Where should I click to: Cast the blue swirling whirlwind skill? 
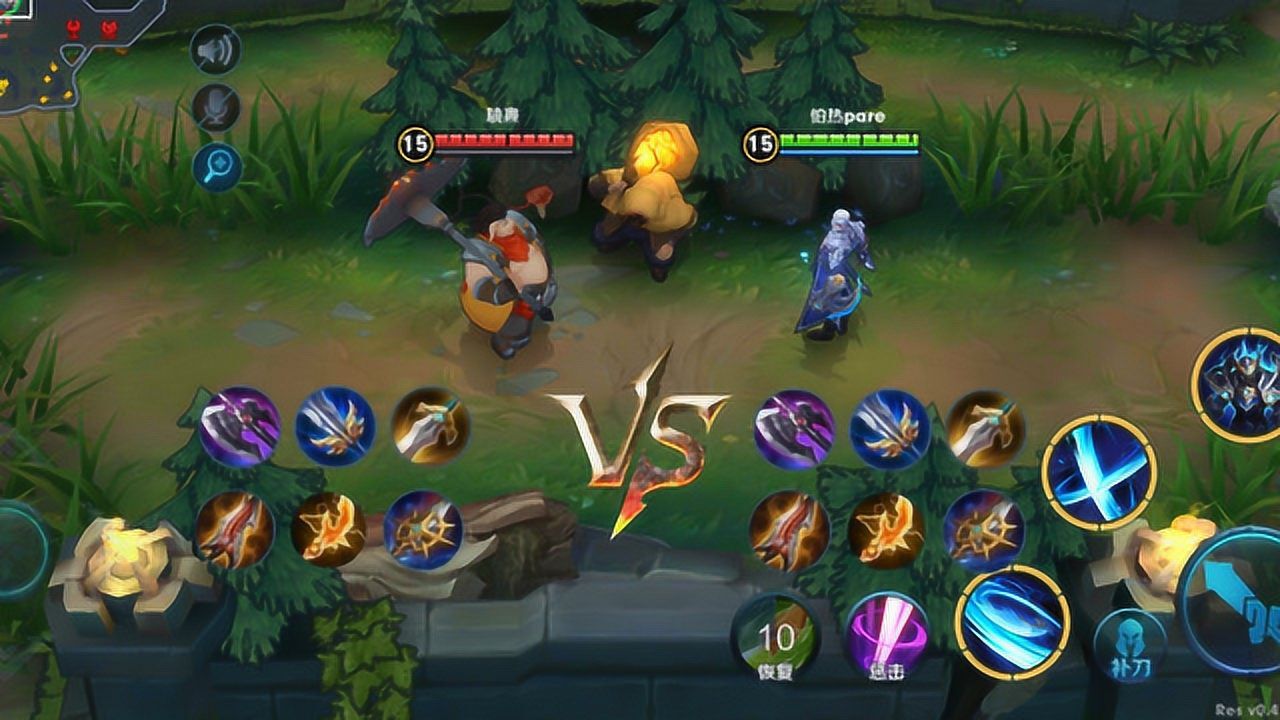point(1012,623)
